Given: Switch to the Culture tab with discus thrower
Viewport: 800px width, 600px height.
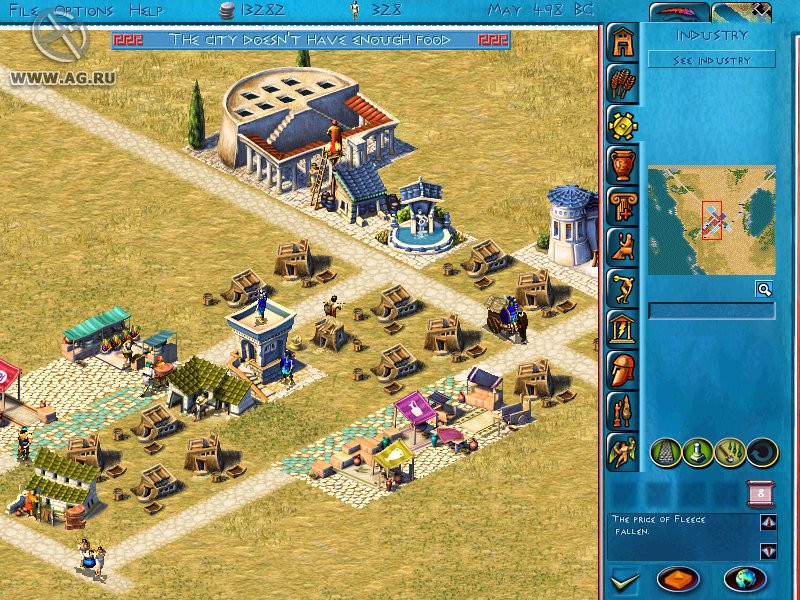Looking at the screenshot, I should (x=621, y=286).
